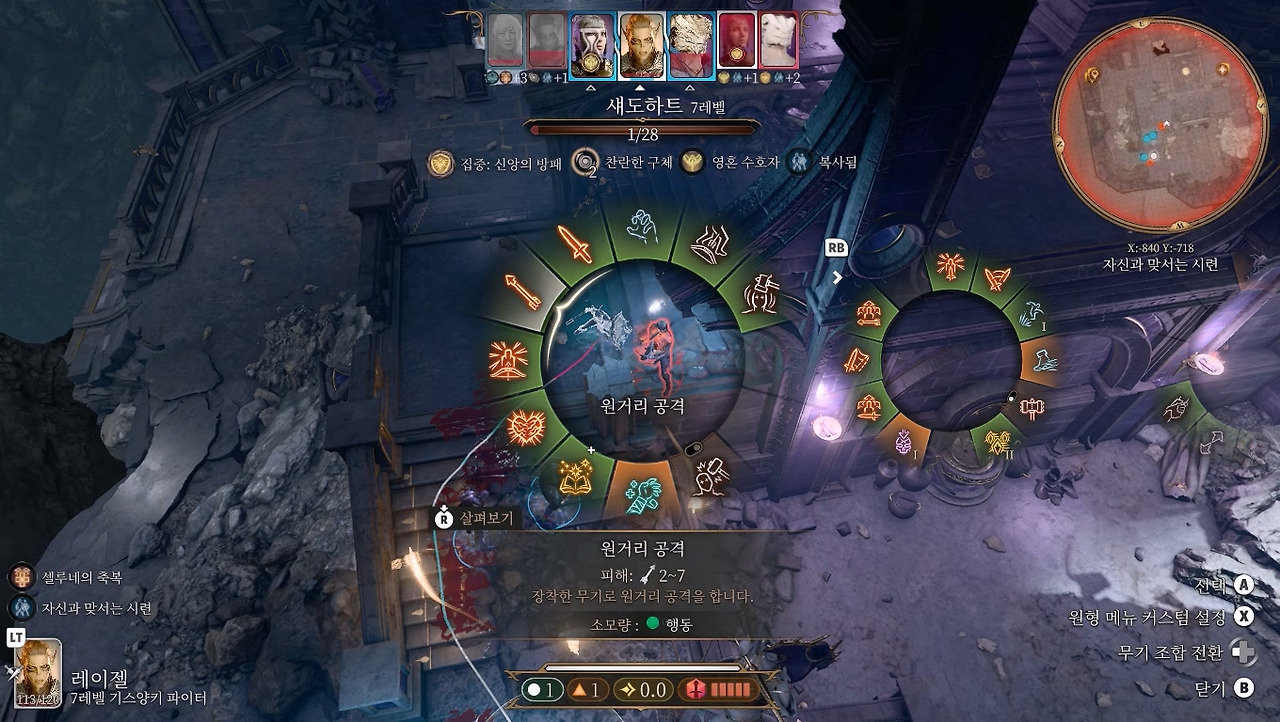Expand the next radial page with the chevron

pyautogui.click(x=838, y=276)
